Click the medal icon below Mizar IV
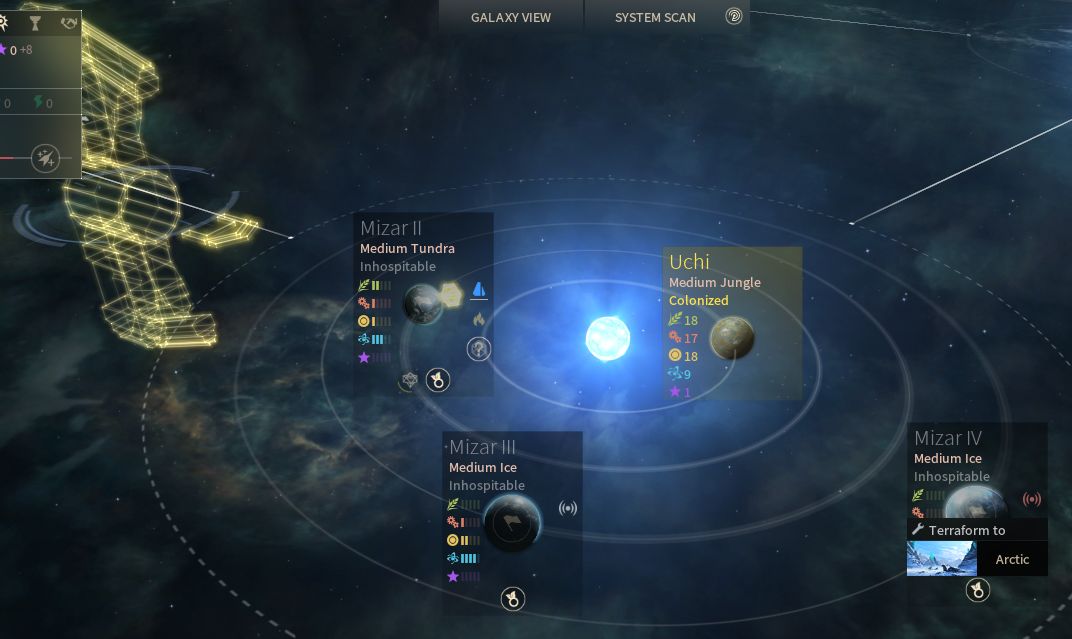Image resolution: width=1072 pixels, height=639 pixels. tap(977, 591)
